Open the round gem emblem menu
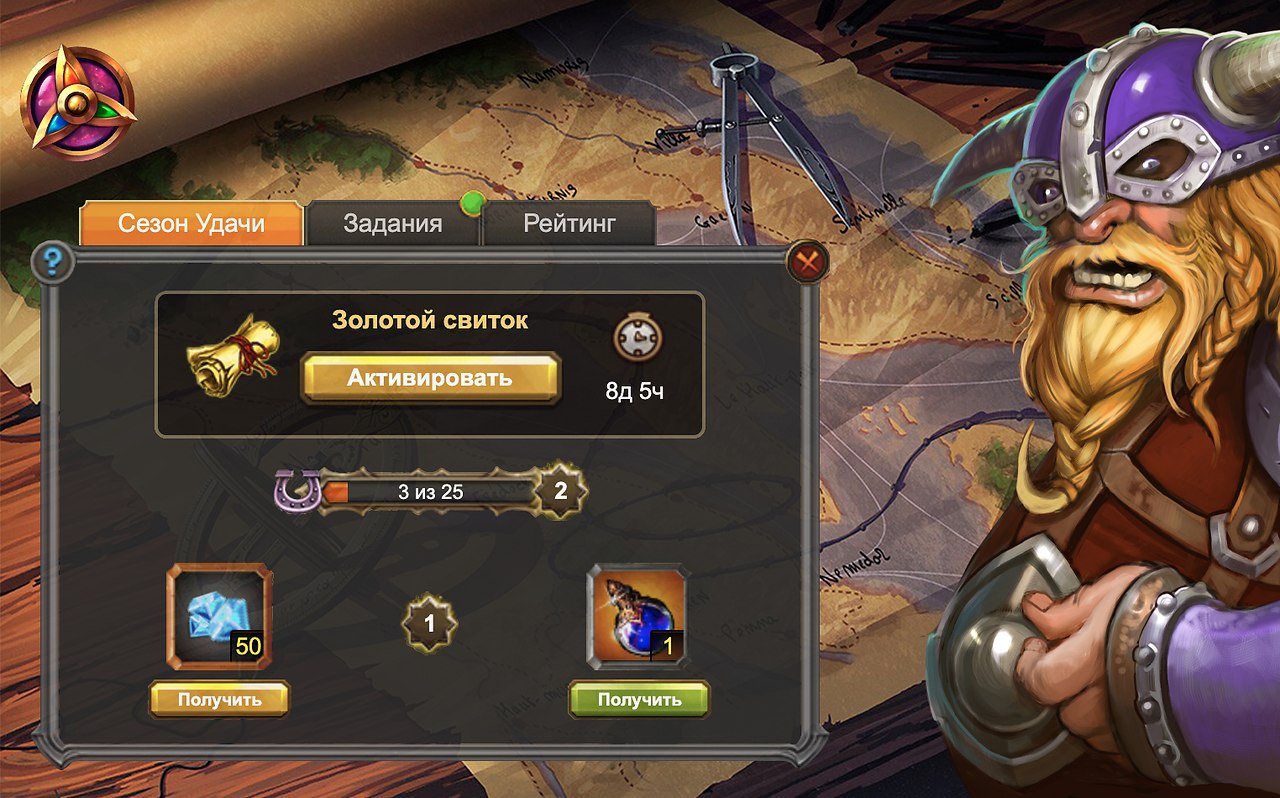Viewport: 1280px width, 798px height. click(77, 103)
